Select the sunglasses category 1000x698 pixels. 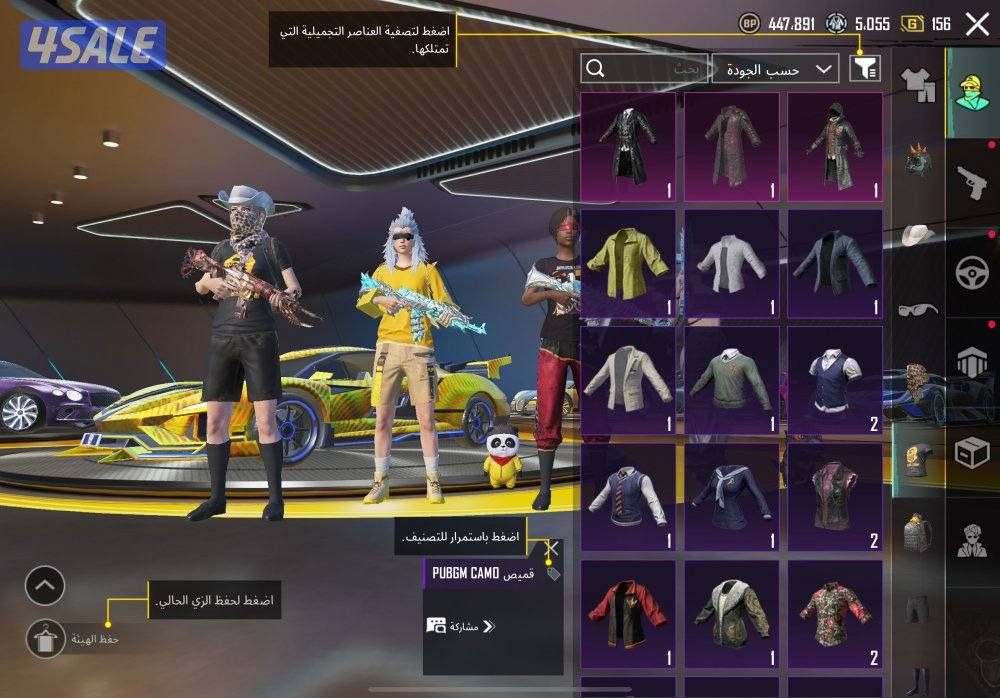click(x=917, y=309)
